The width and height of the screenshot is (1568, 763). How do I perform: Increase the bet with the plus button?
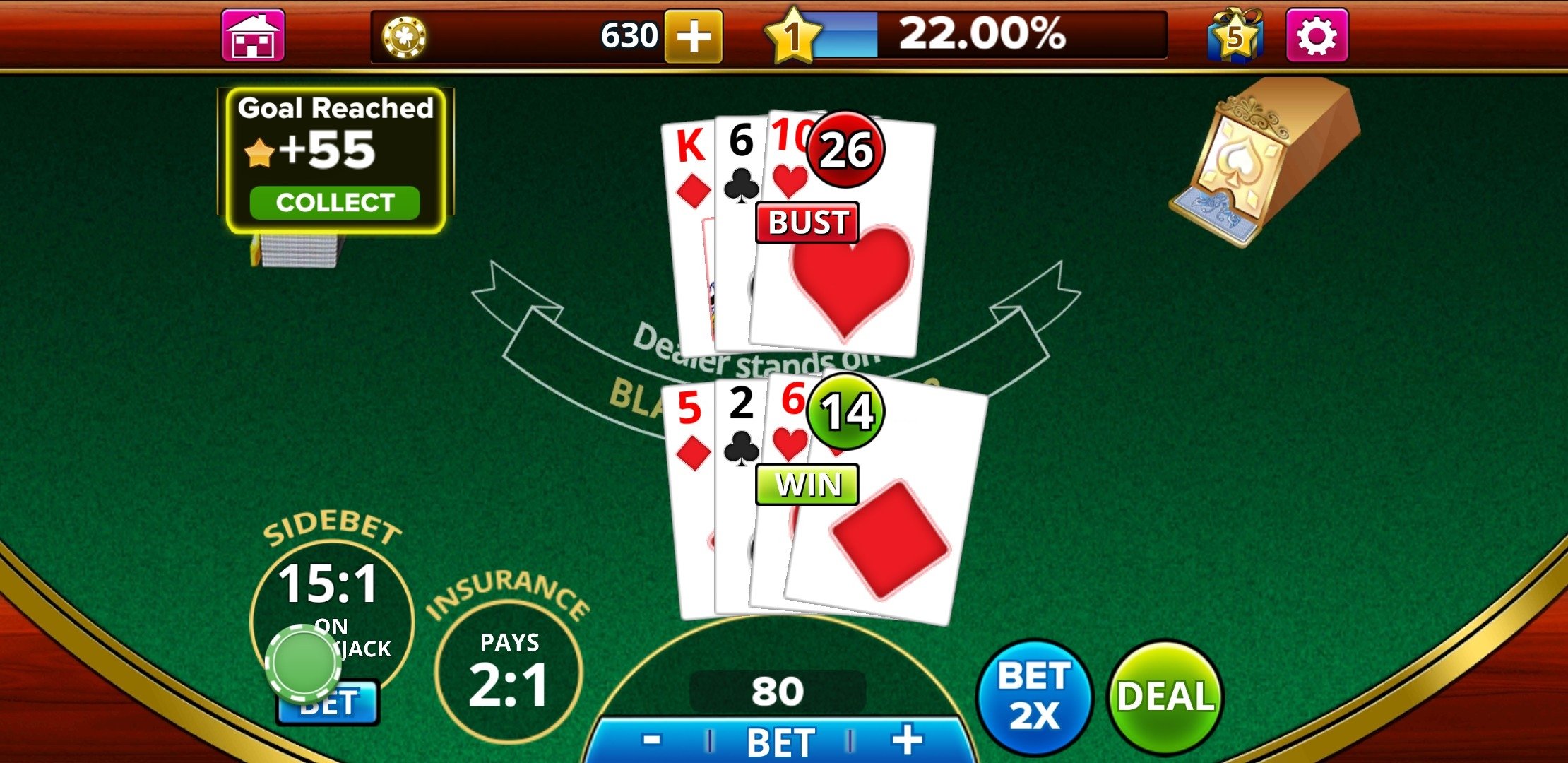point(907,740)
